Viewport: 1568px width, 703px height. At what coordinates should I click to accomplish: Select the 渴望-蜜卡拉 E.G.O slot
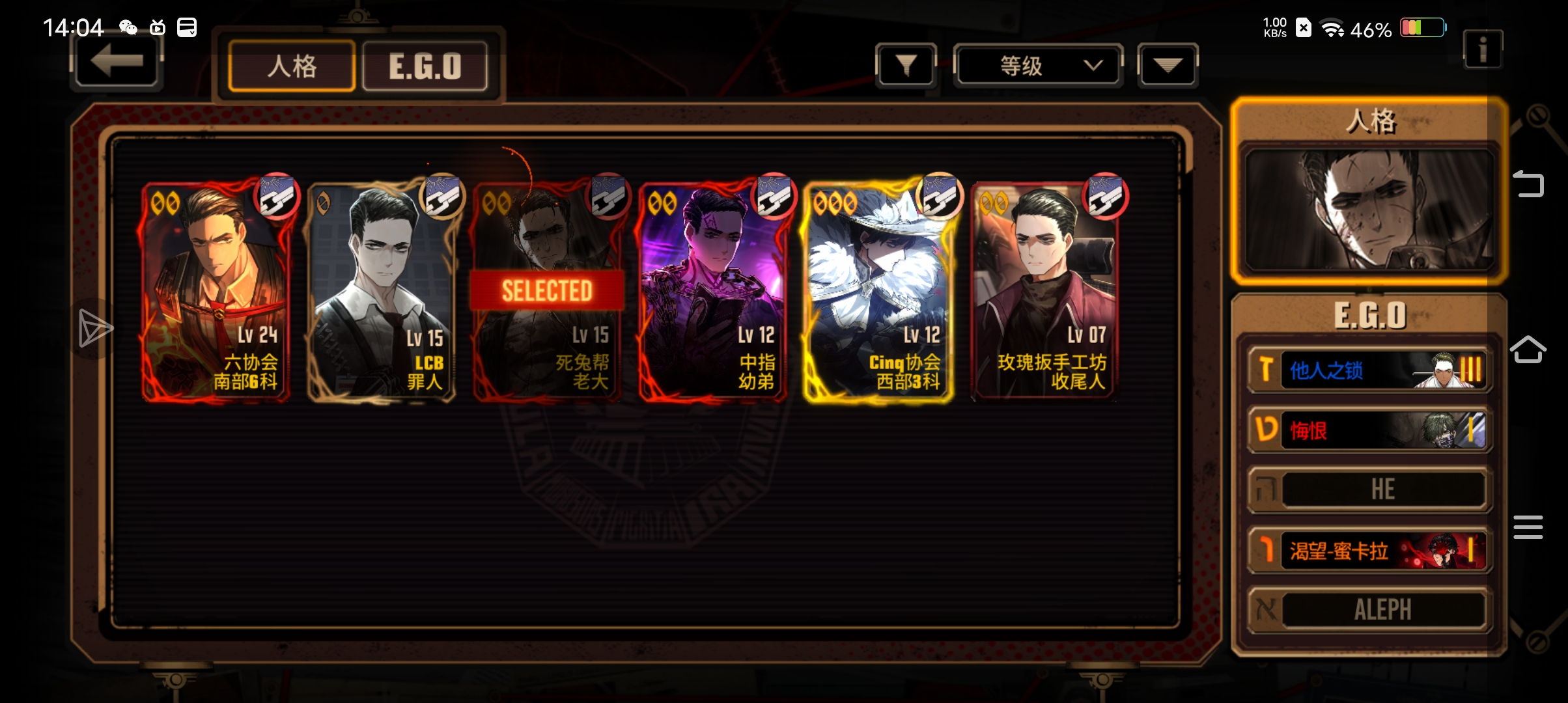[x=1370, y=551]
